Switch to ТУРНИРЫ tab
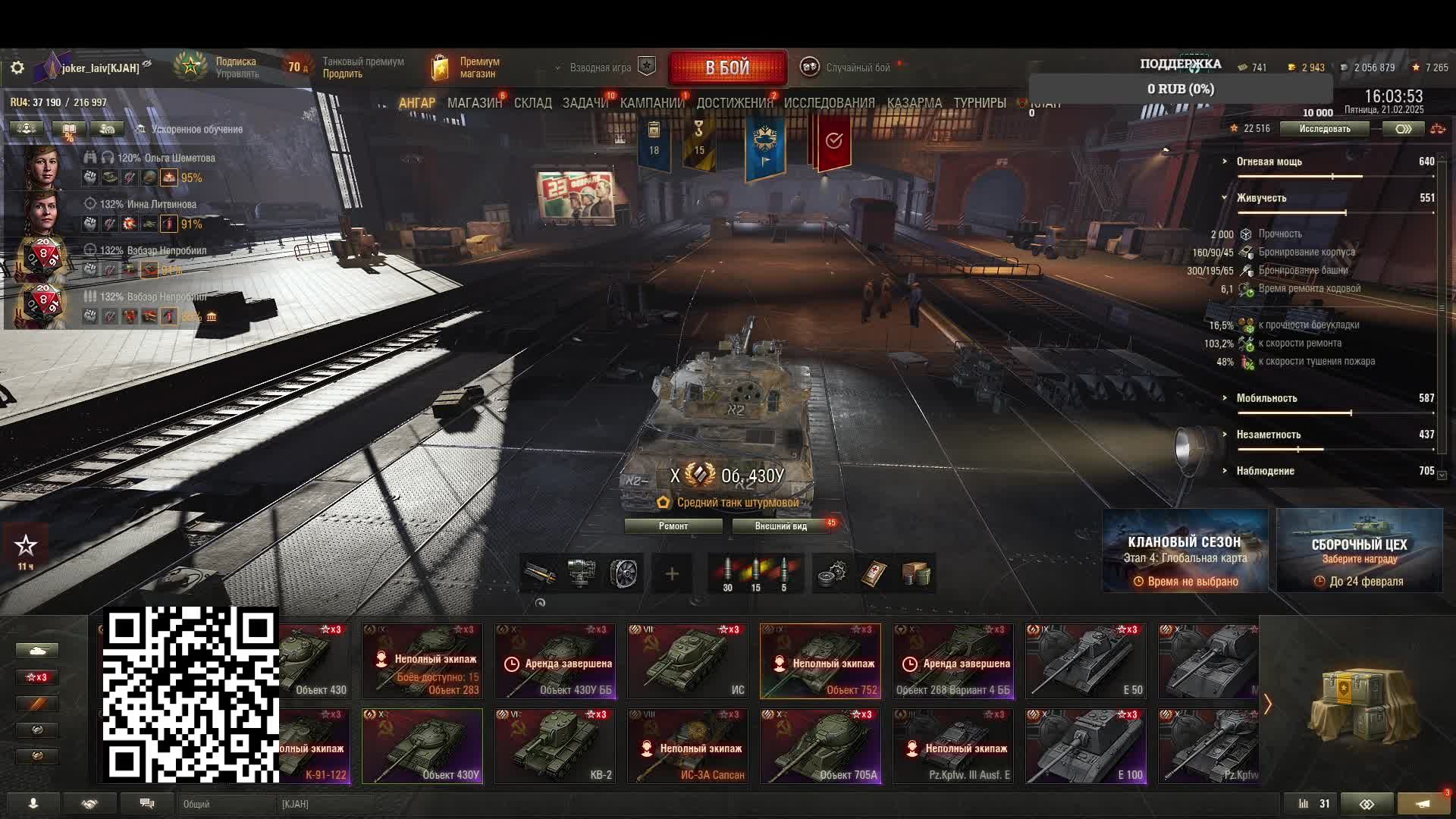Image resolution: width=1456 pixels, height=819 pixels. 979,103
